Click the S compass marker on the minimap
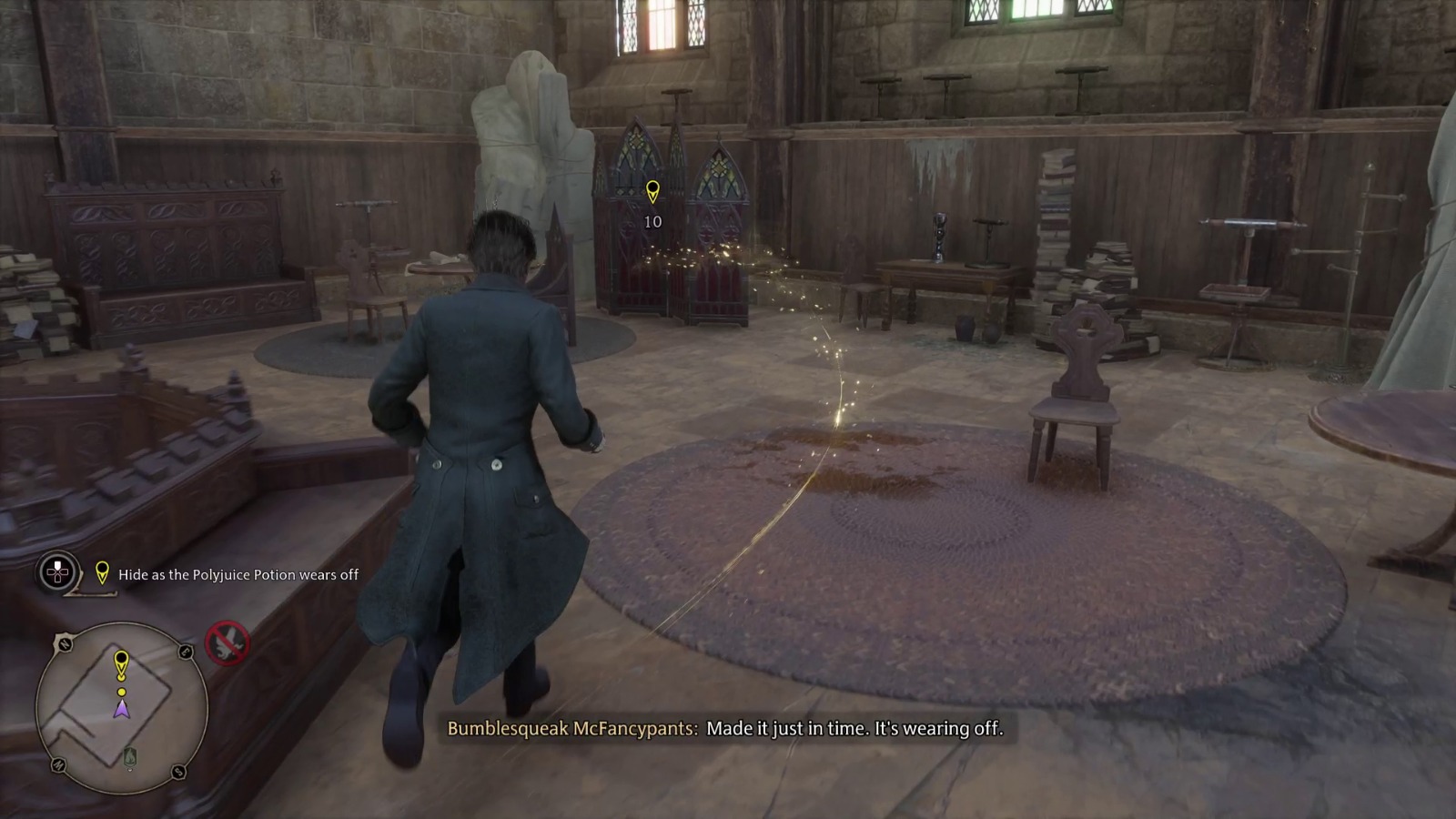This screenshot has height=819, width=1456. click(x=178, y=773)
